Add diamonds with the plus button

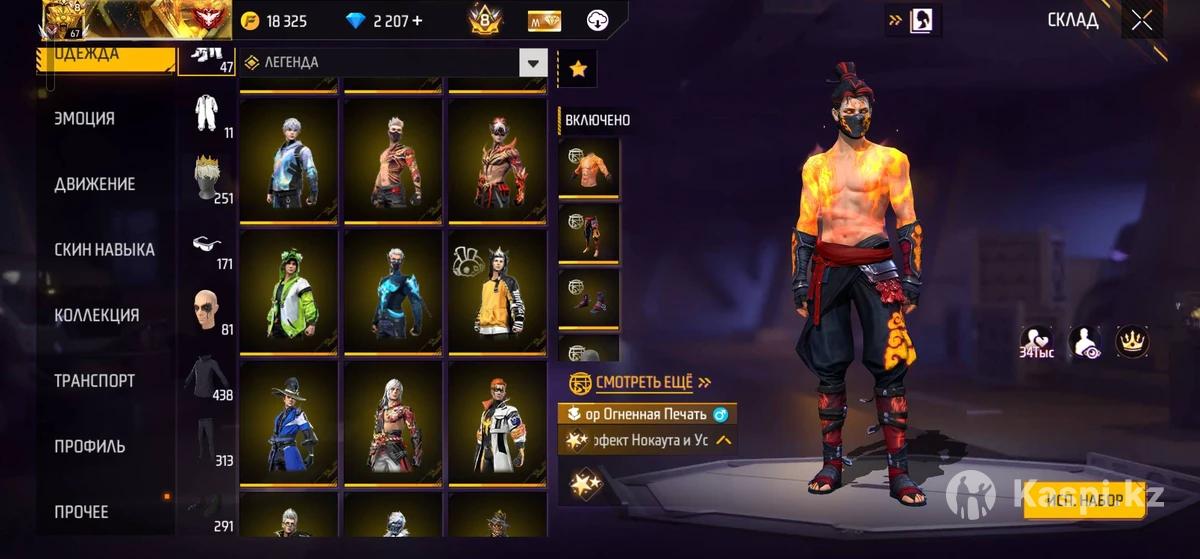pos(416,21)
